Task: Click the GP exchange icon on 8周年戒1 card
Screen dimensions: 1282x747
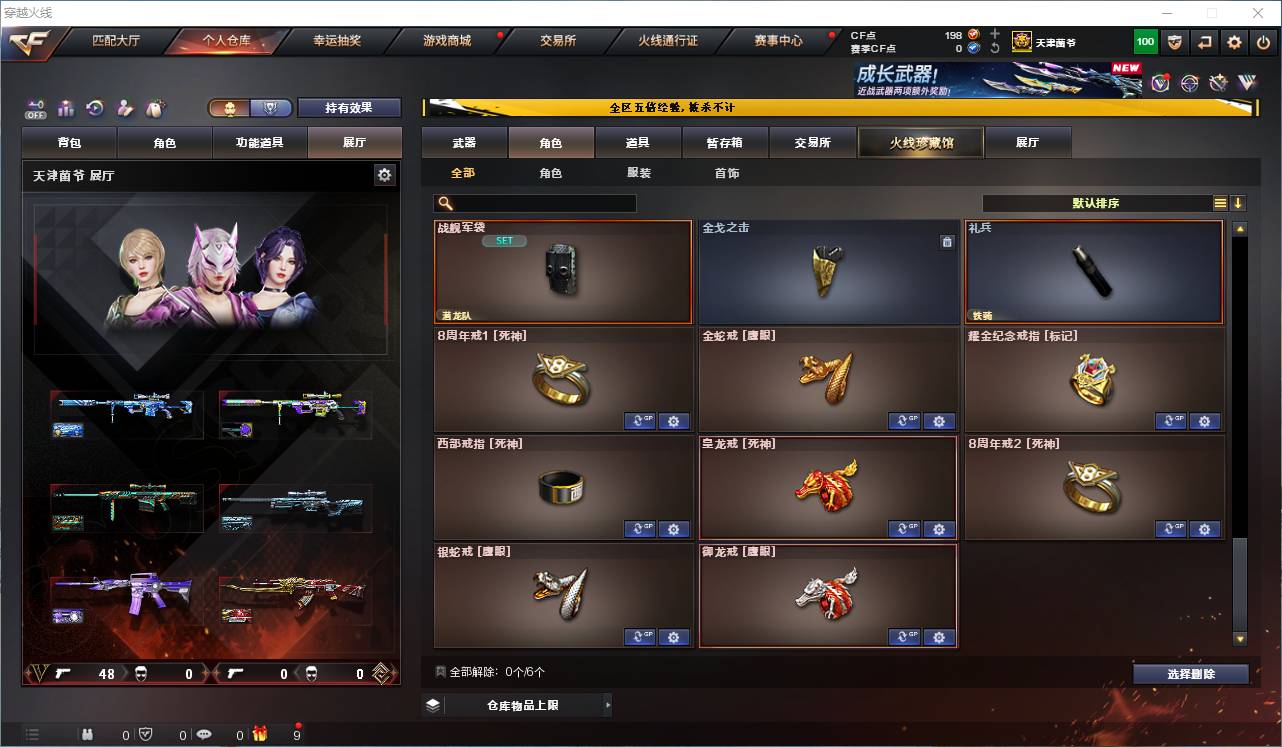Action: pyautogui.click(x=640, y=421)
